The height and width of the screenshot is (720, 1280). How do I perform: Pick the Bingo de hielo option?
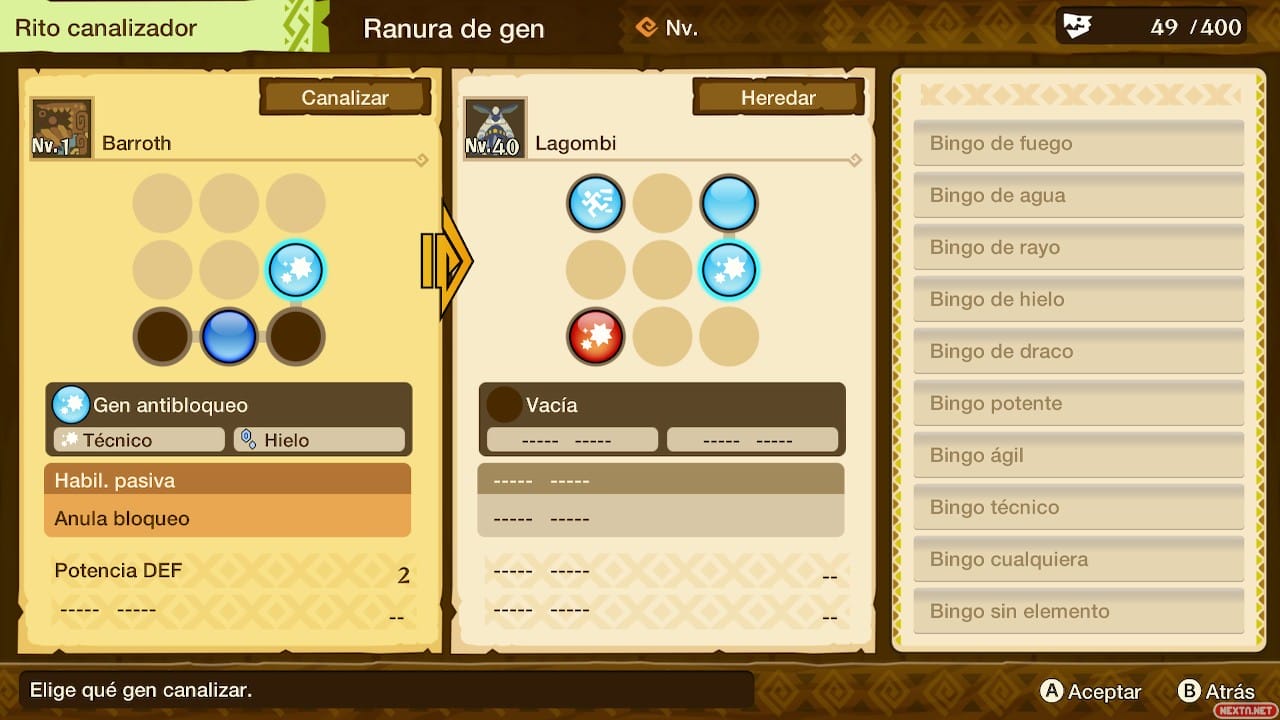tap(1078, 299)
